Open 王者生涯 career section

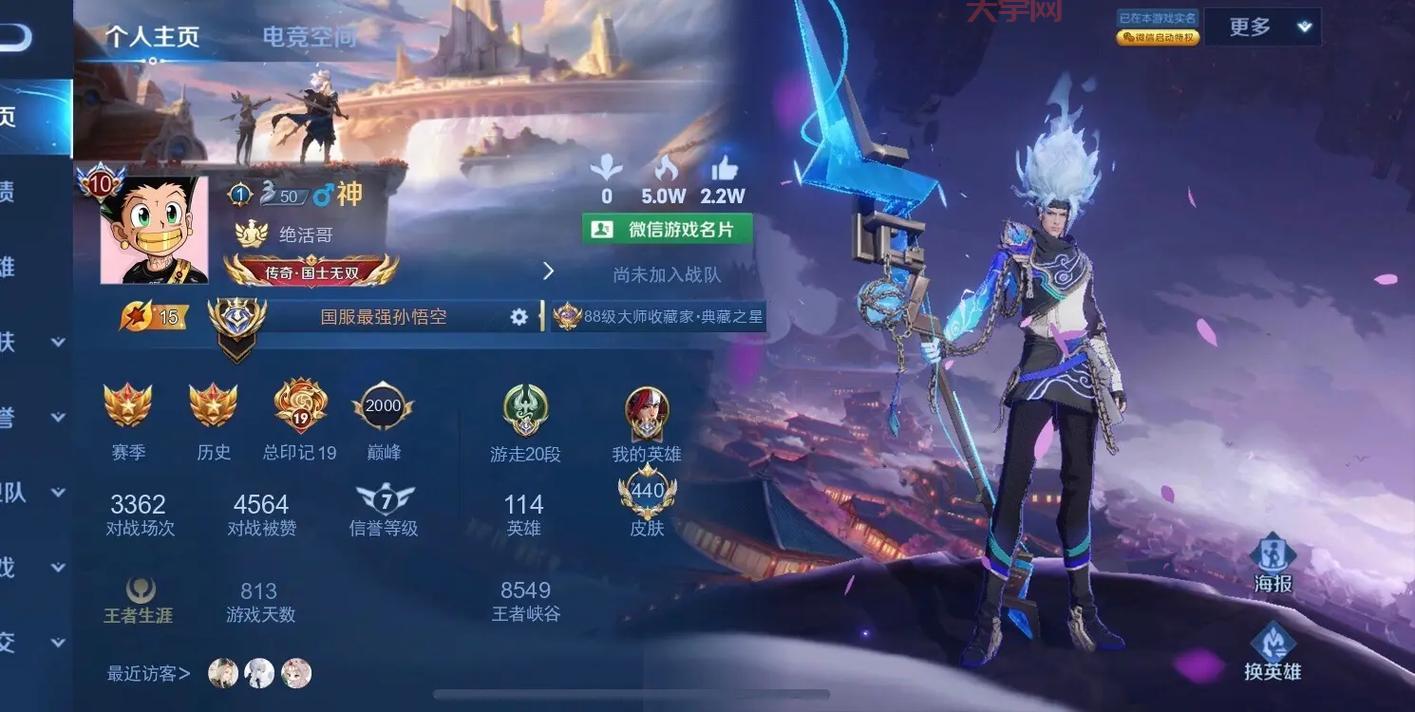[x=139, y=600]
